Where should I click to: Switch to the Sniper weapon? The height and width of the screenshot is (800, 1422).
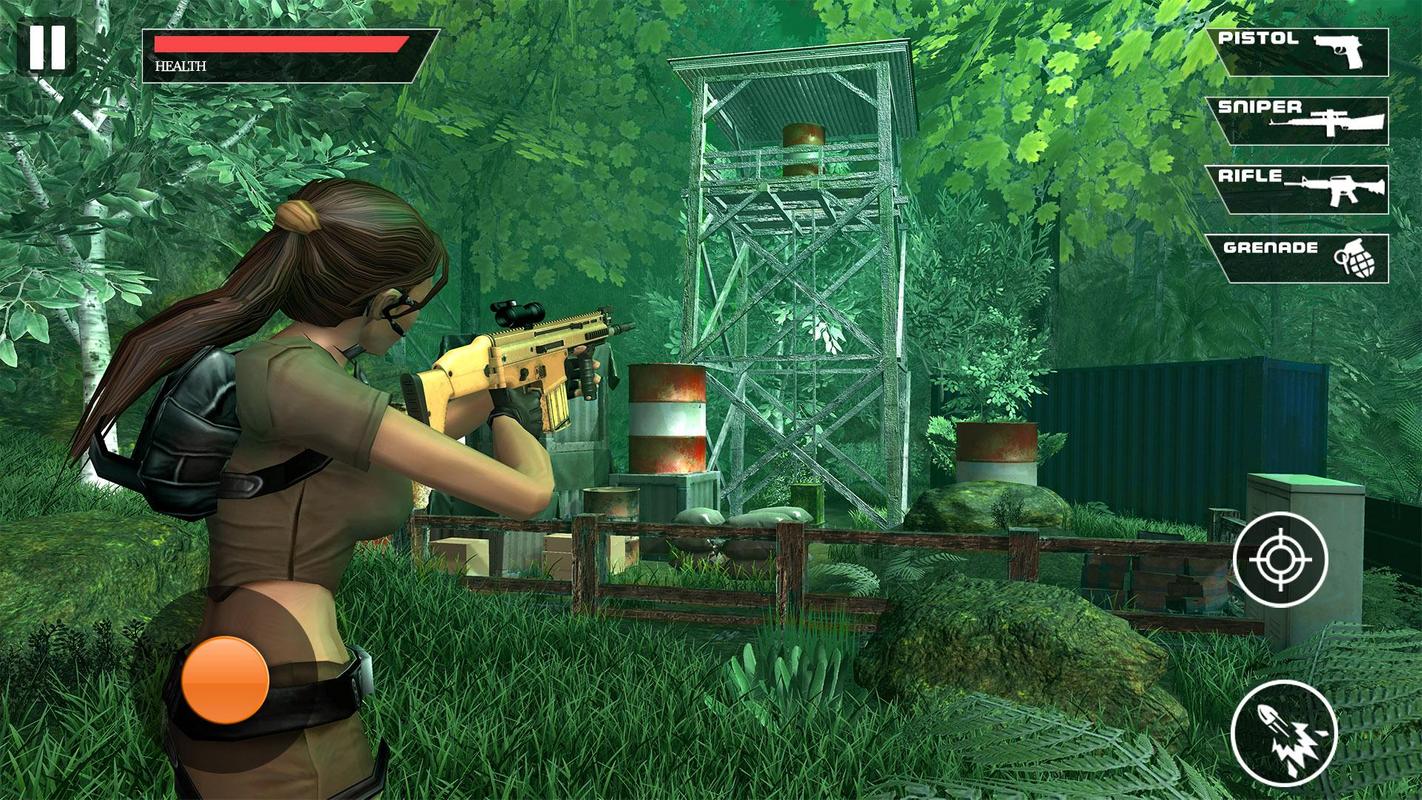tap(1300, 121)
